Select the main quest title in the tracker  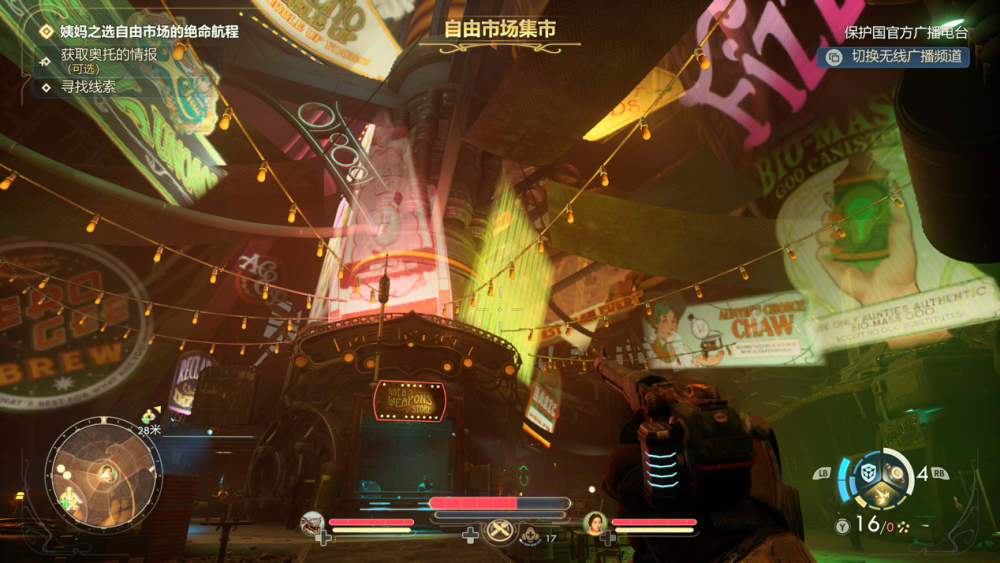tap(149, 32)
